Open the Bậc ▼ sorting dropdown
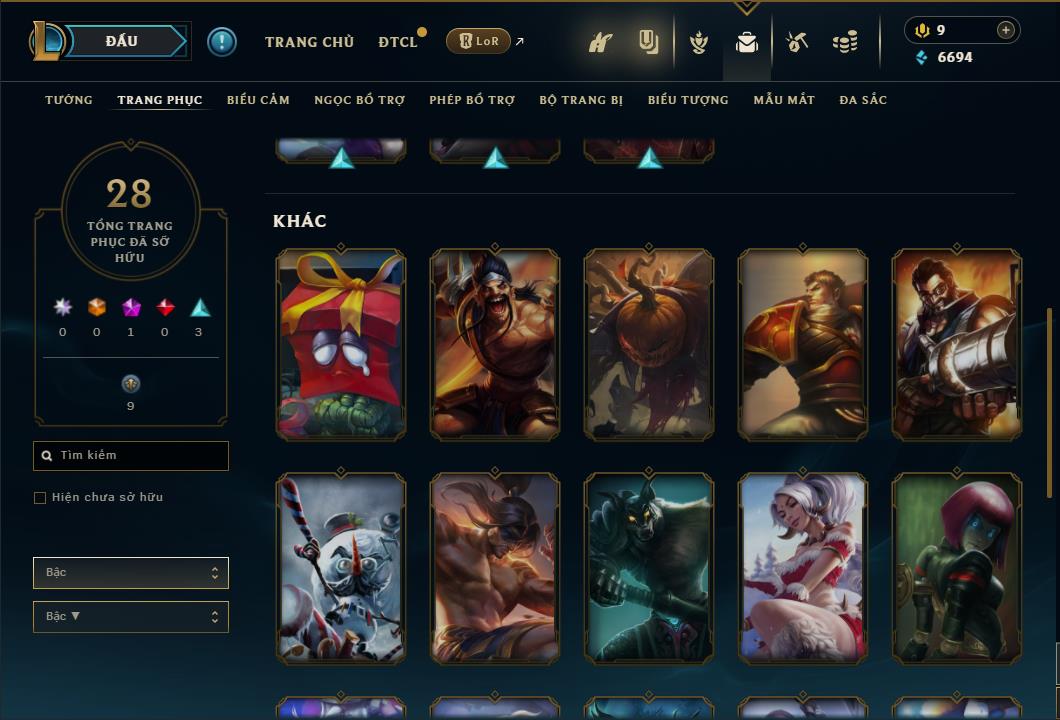The width and height of the screenshot is (1060, 720). [x=131, y=617]
